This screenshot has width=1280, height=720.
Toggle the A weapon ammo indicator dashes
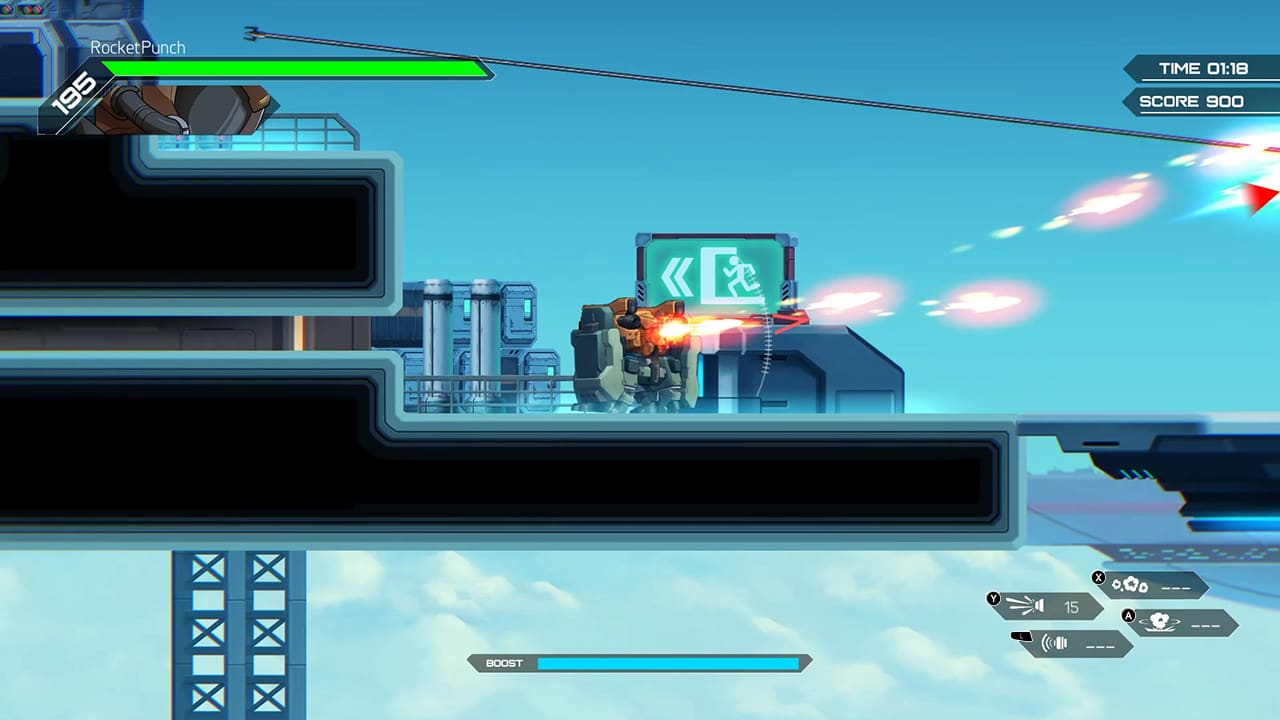1204,625
